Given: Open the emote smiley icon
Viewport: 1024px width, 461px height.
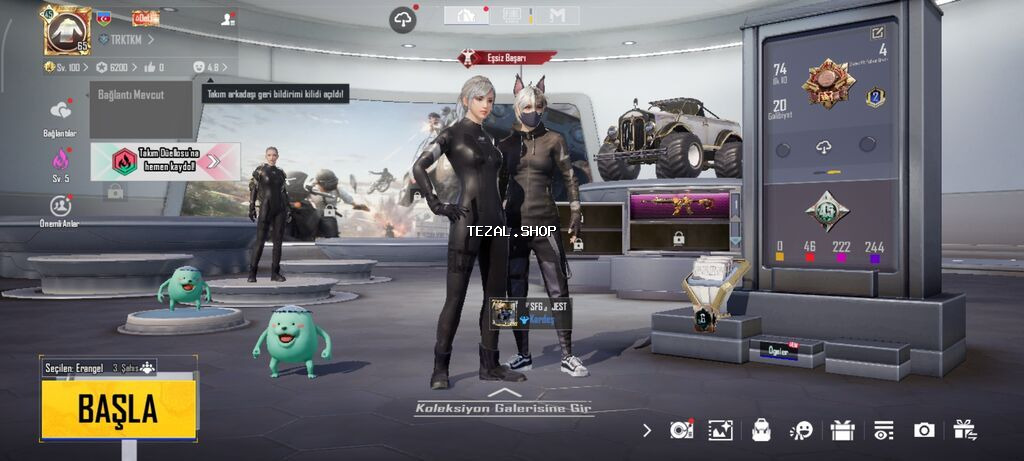Looking at the screenshot, I should 801,430.
